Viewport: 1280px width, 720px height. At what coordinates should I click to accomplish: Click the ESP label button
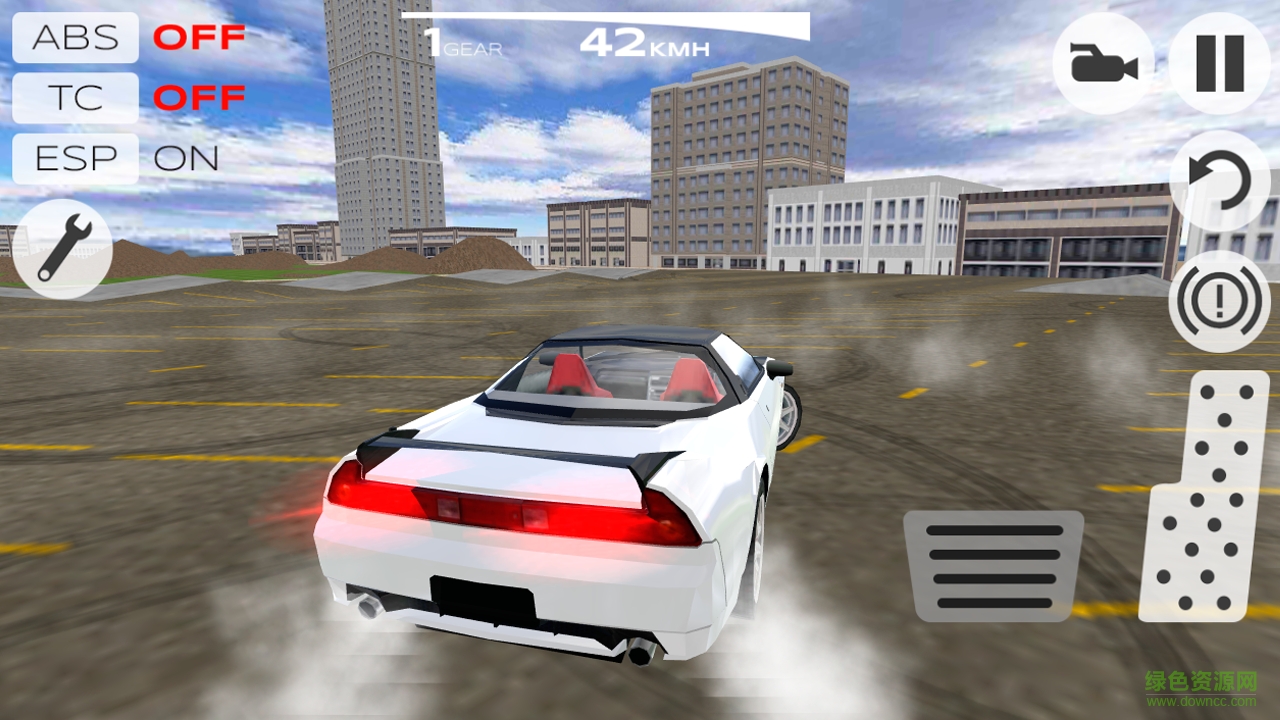[x=74, y=157]
